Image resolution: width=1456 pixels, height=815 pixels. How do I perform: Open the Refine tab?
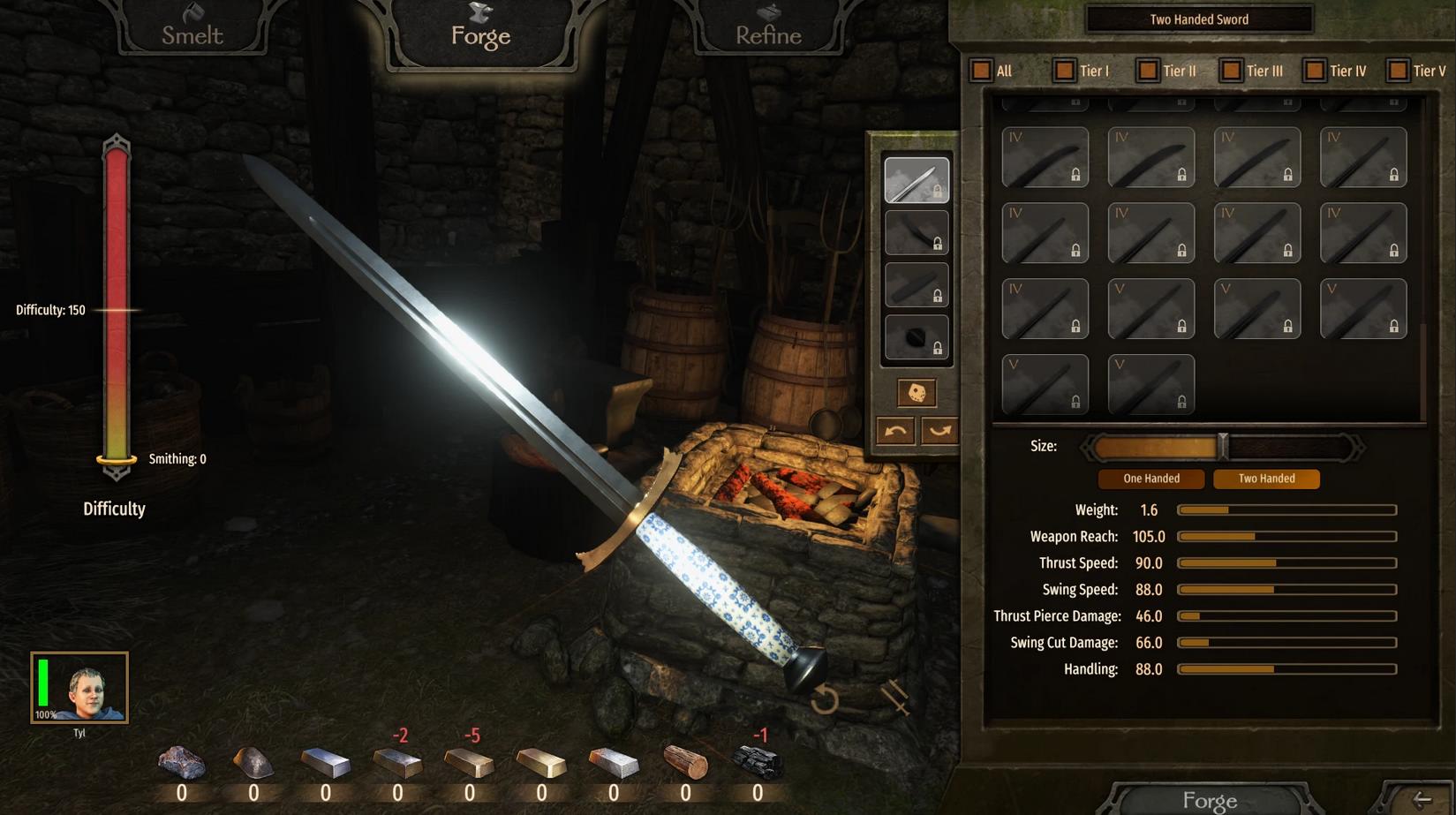(x=768, y=31)
